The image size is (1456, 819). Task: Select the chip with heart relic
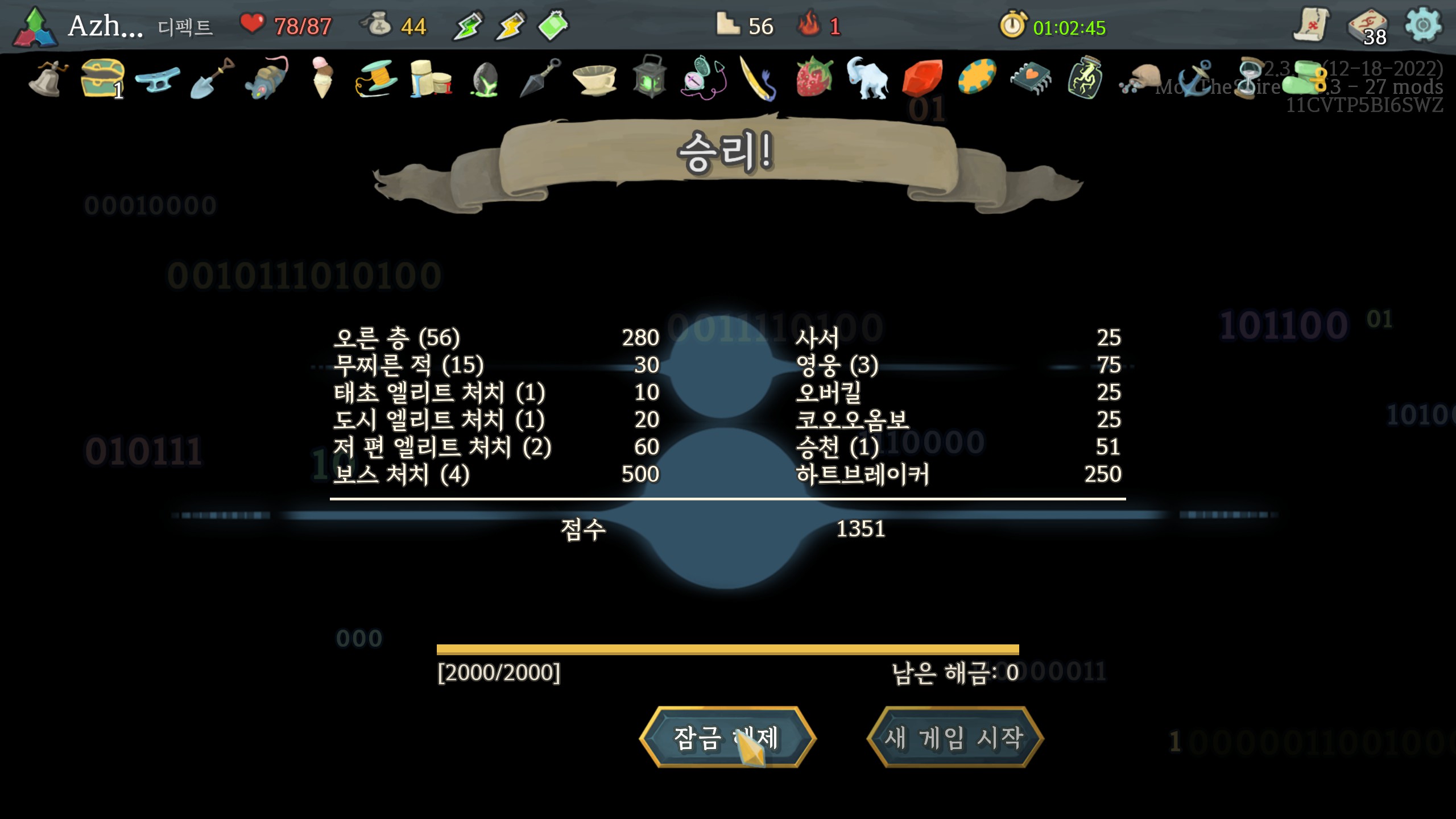1031,77
